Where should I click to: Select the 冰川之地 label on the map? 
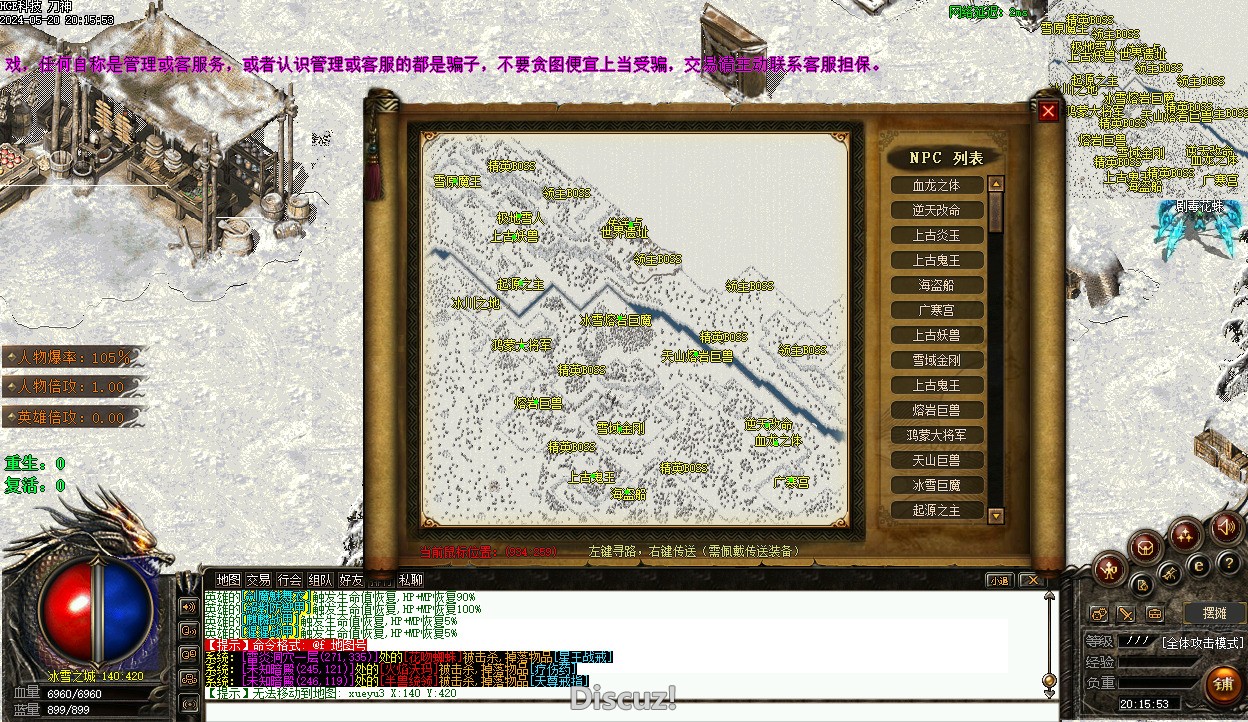(475, 304)
